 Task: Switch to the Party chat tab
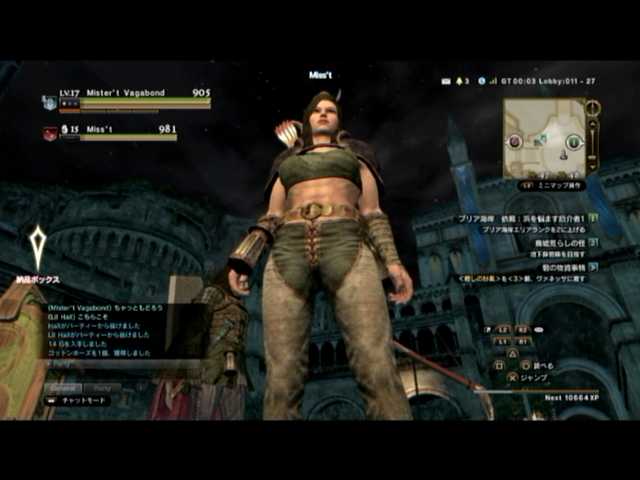tap(104, 388)
